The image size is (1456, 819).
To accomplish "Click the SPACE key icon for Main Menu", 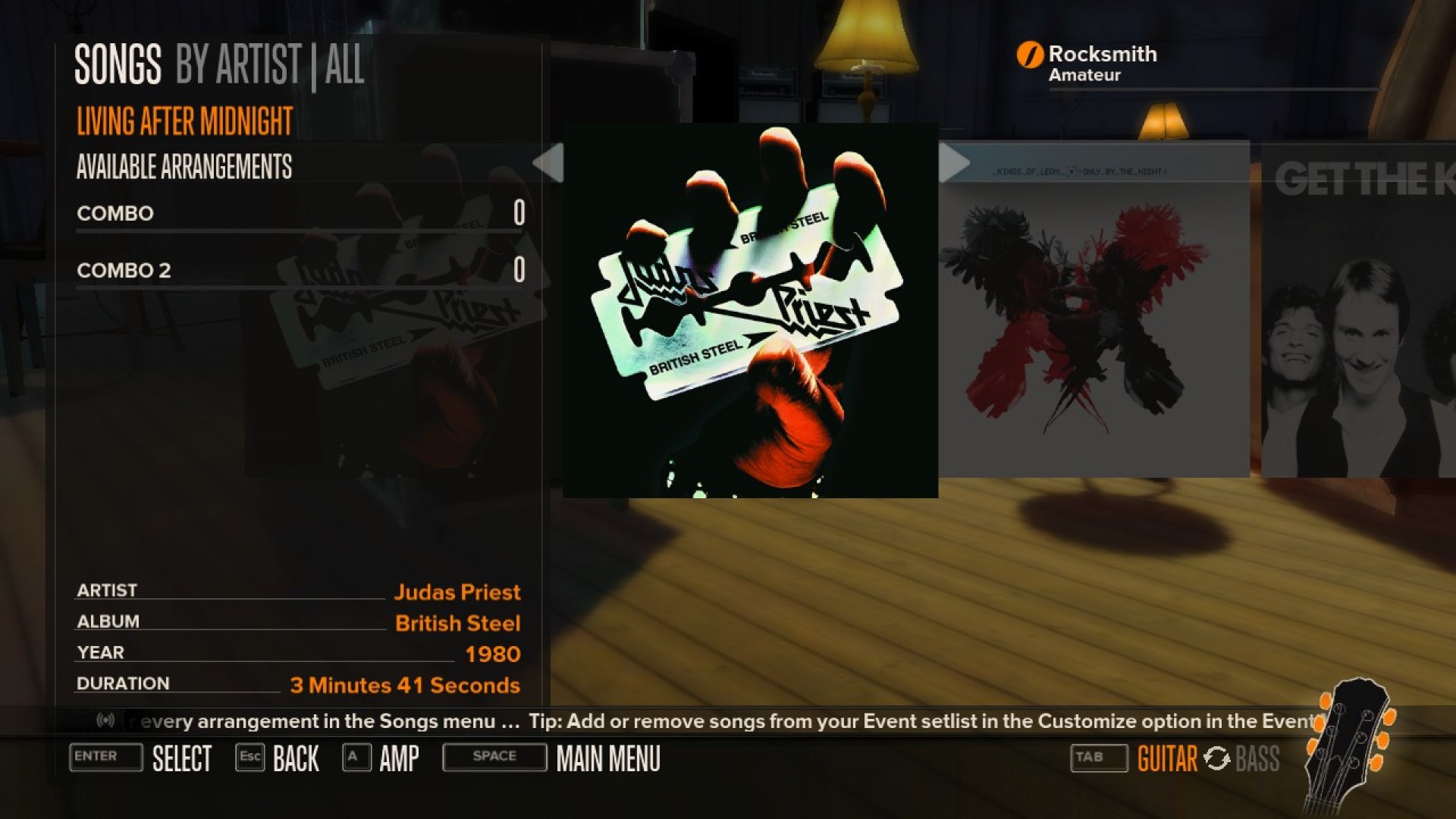I will (494, 757).
